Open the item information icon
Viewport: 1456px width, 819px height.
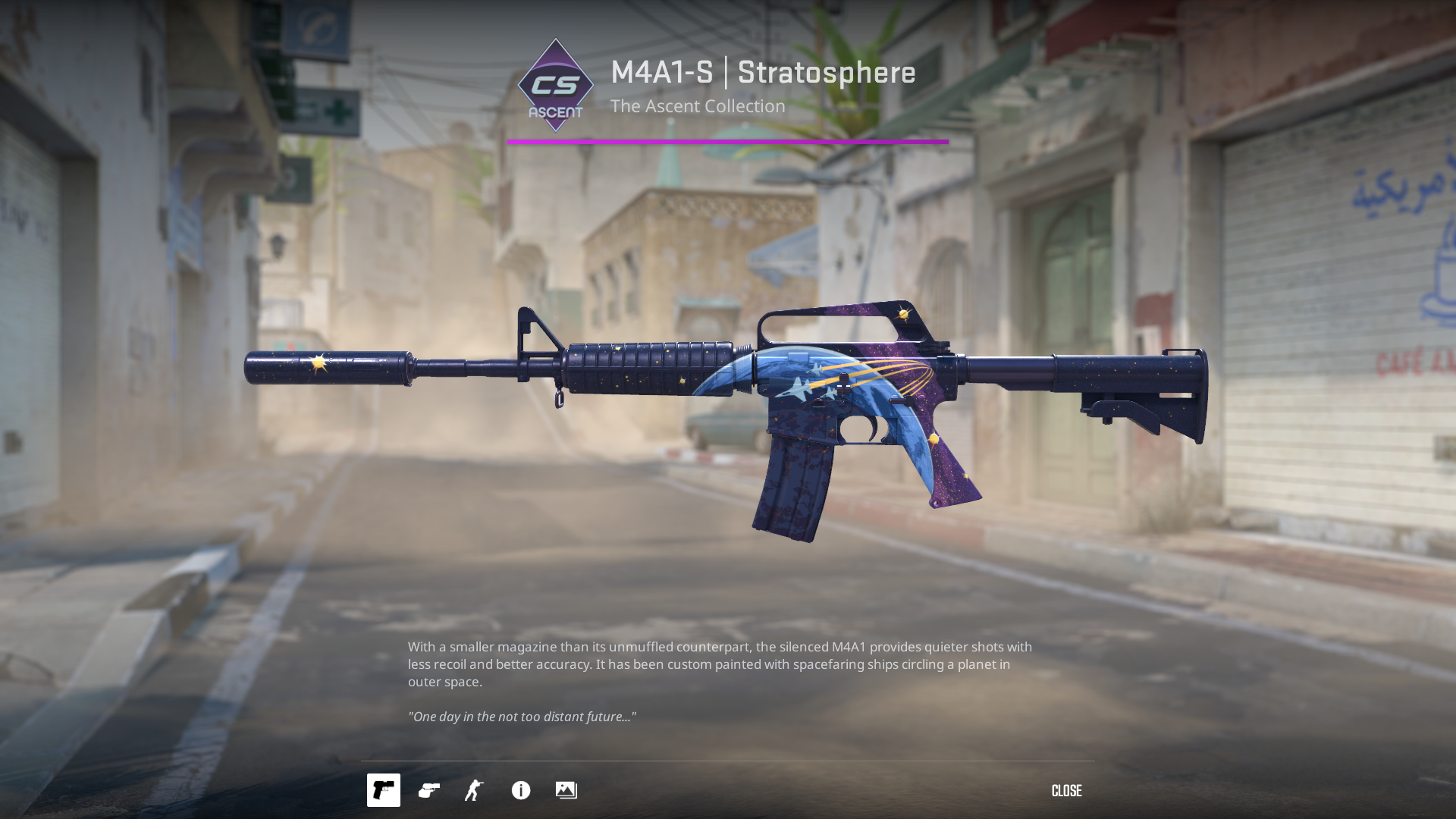[x=521, y=790]
